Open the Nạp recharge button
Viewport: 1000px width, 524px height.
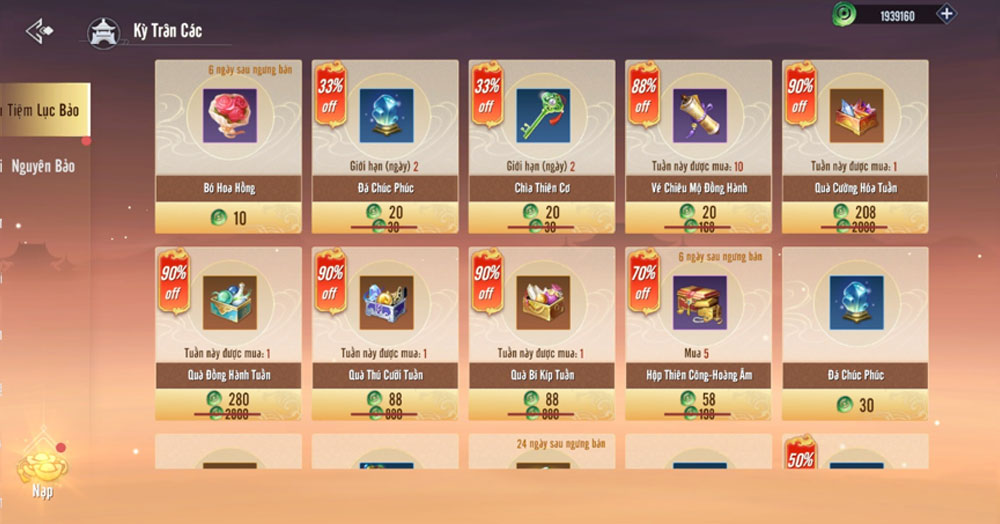[42, 466]
